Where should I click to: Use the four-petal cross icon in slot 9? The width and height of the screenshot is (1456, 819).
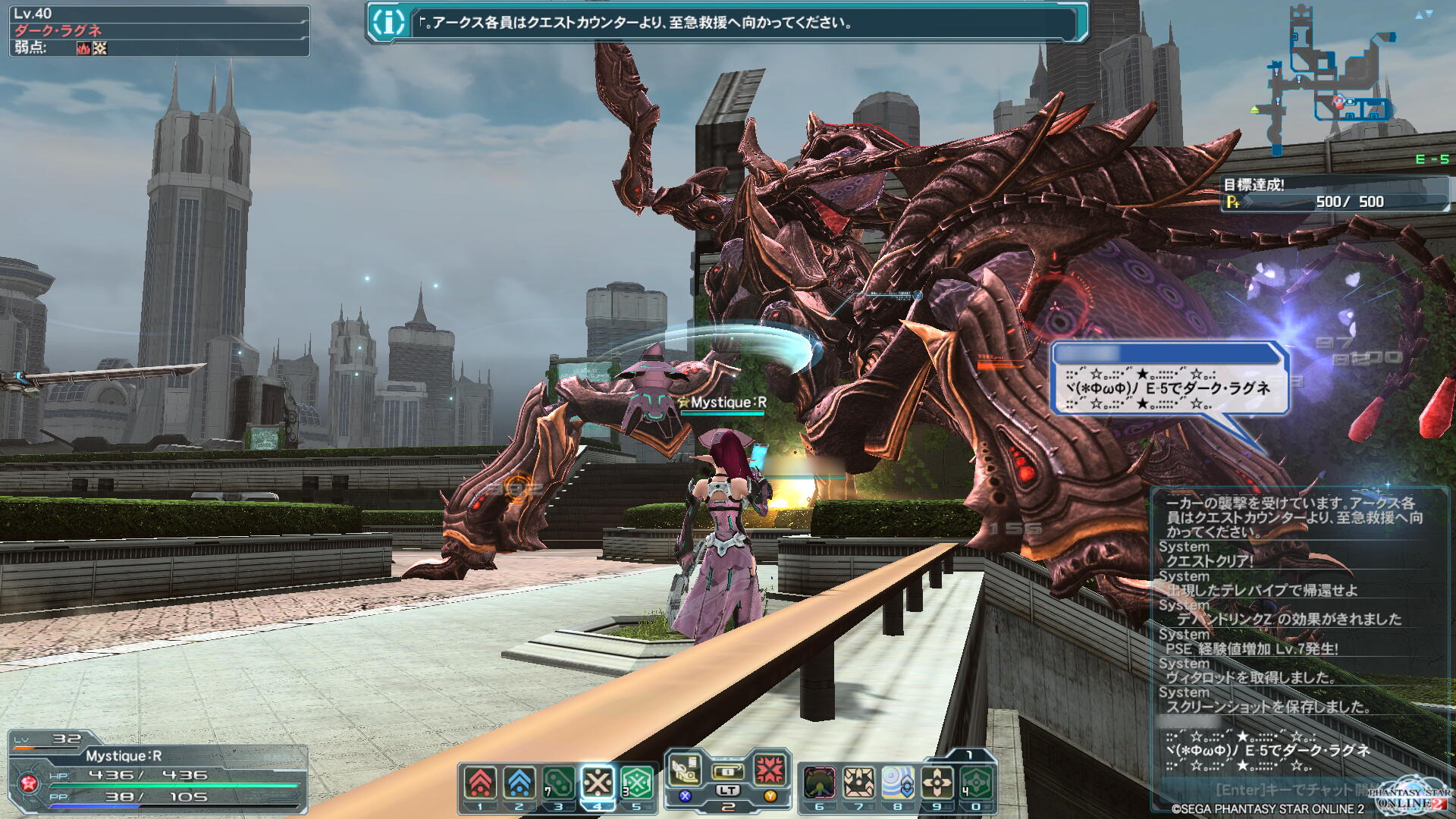coord(937,783)
